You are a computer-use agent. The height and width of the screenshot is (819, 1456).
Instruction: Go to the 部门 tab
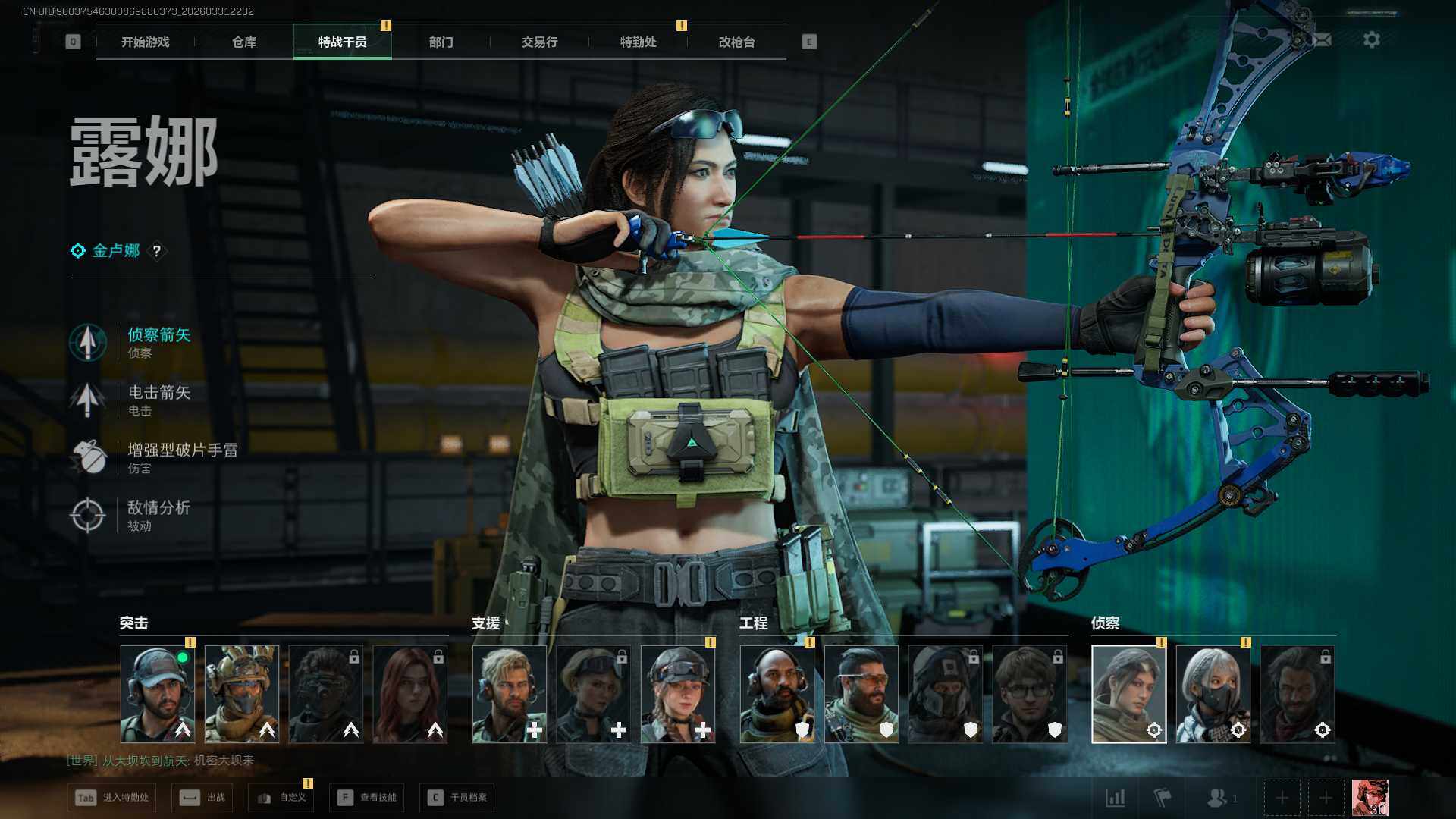441,42
